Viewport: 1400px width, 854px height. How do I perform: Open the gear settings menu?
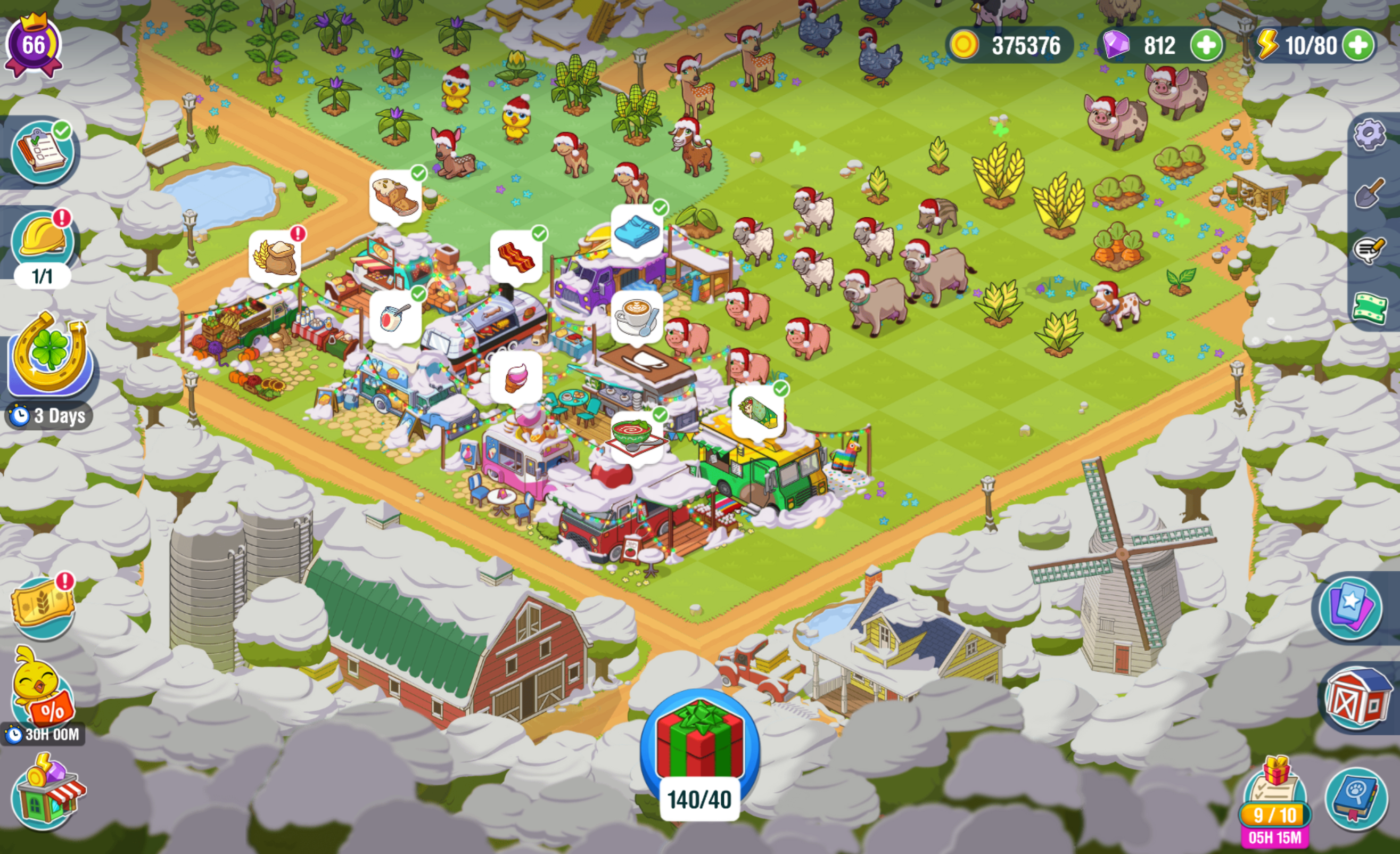pos(1369,135)
